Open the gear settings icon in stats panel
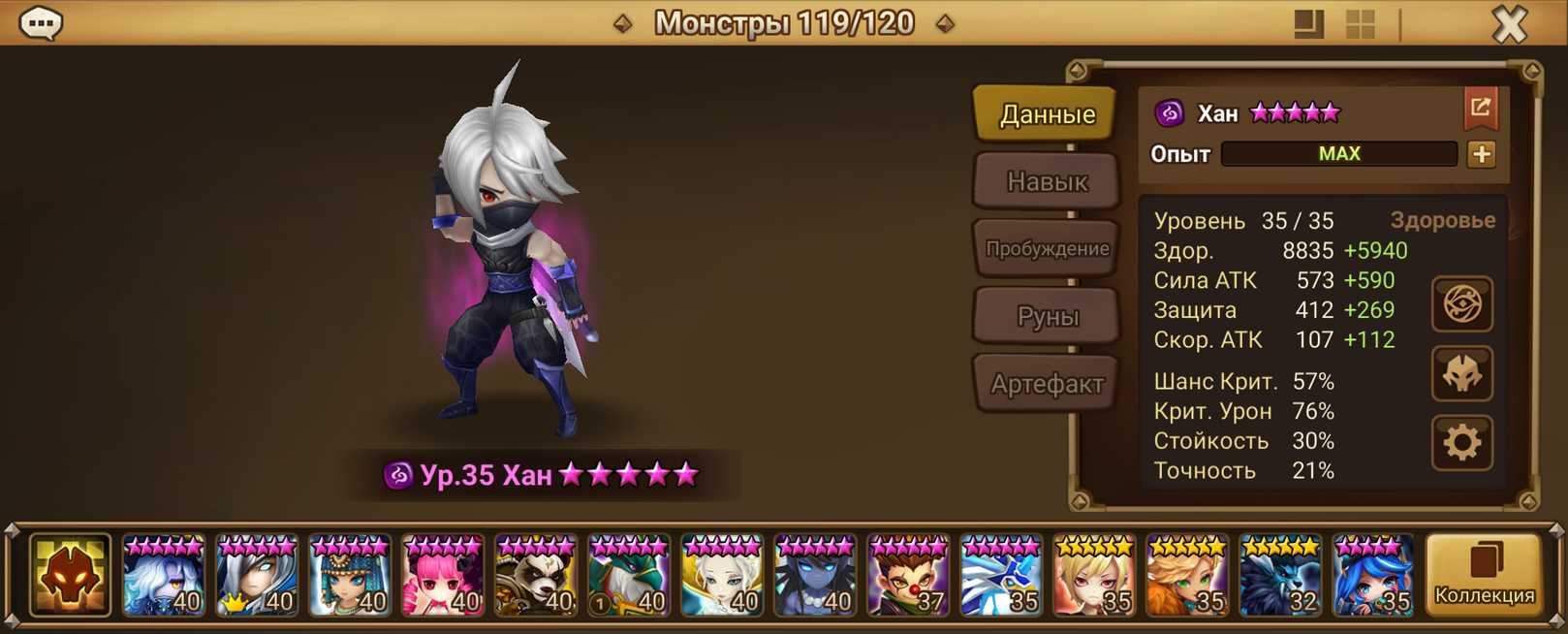1568x634 pixels. click(1461, 443)
